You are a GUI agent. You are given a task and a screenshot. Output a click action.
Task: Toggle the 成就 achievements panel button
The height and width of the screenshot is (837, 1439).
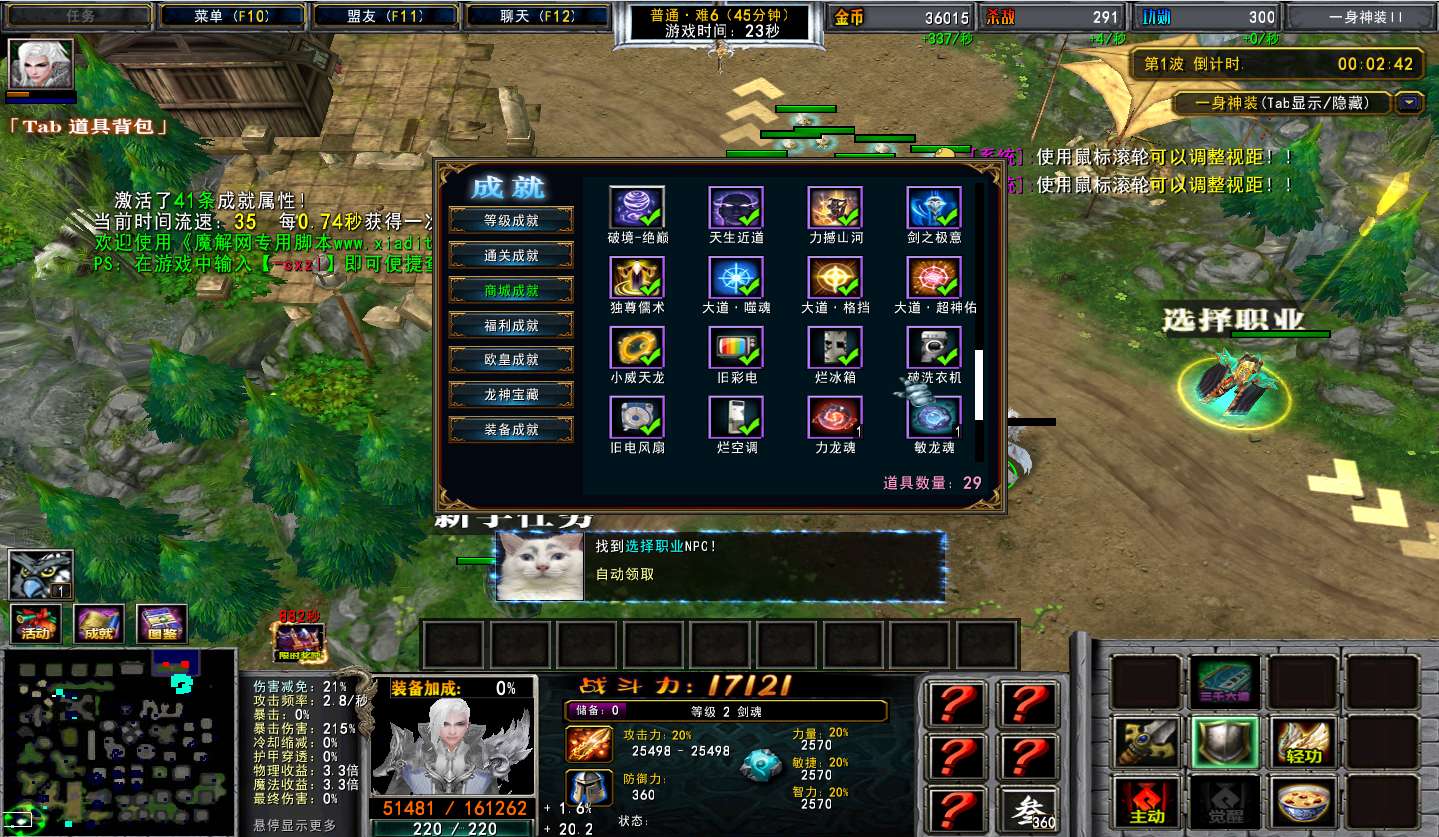(x=99, y=624)
